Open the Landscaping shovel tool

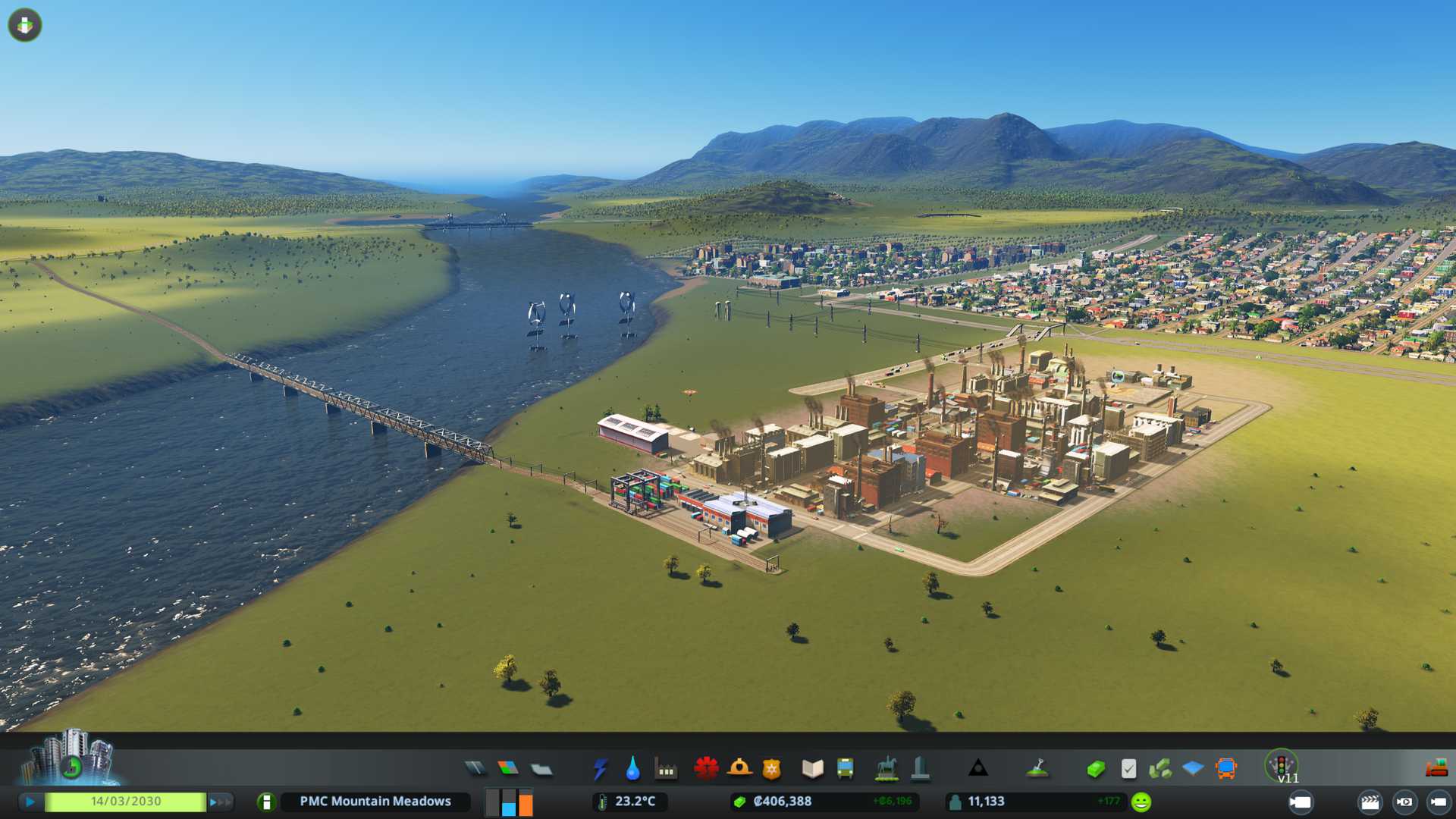pos(1037,769)
